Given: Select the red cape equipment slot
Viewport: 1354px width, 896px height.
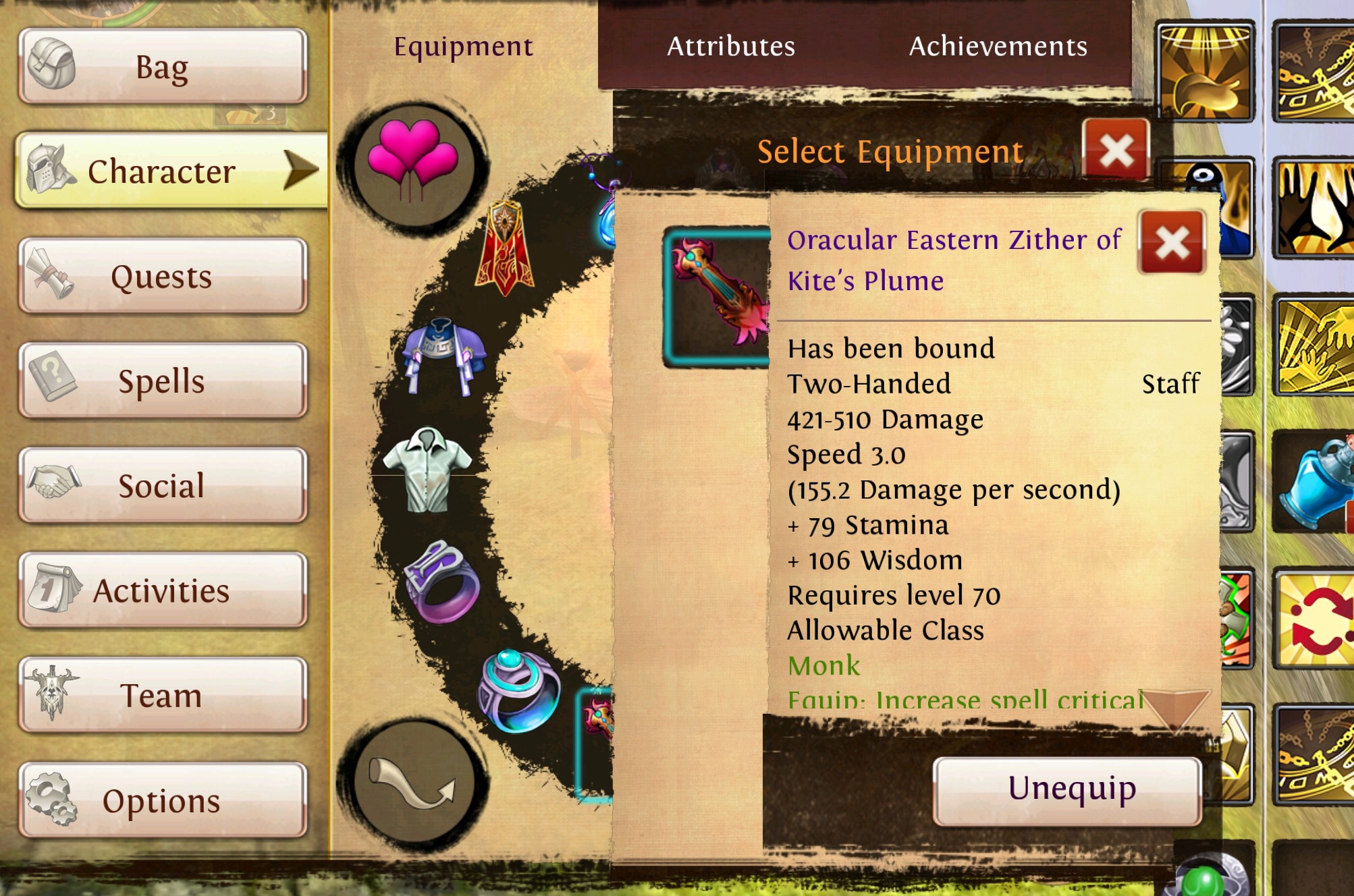Looking at the screenshot, I should coord(504,248).
